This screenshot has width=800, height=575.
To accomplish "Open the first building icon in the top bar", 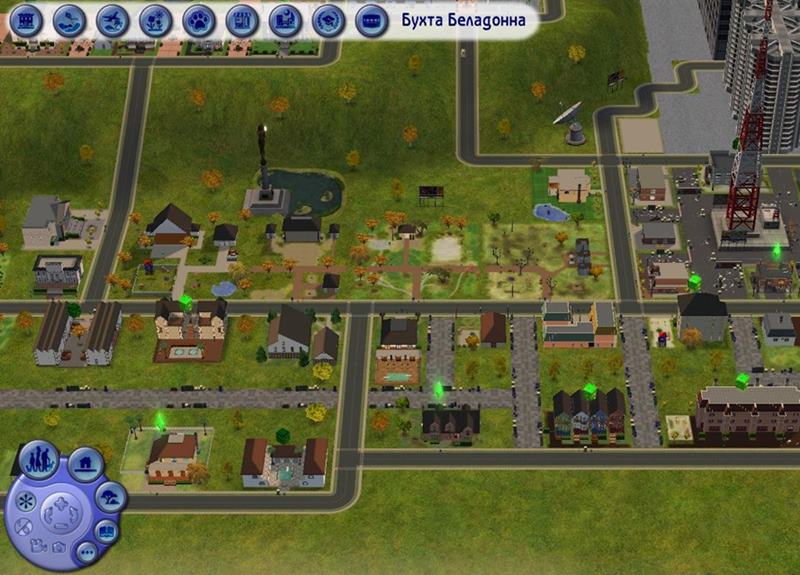I will 25,19.
